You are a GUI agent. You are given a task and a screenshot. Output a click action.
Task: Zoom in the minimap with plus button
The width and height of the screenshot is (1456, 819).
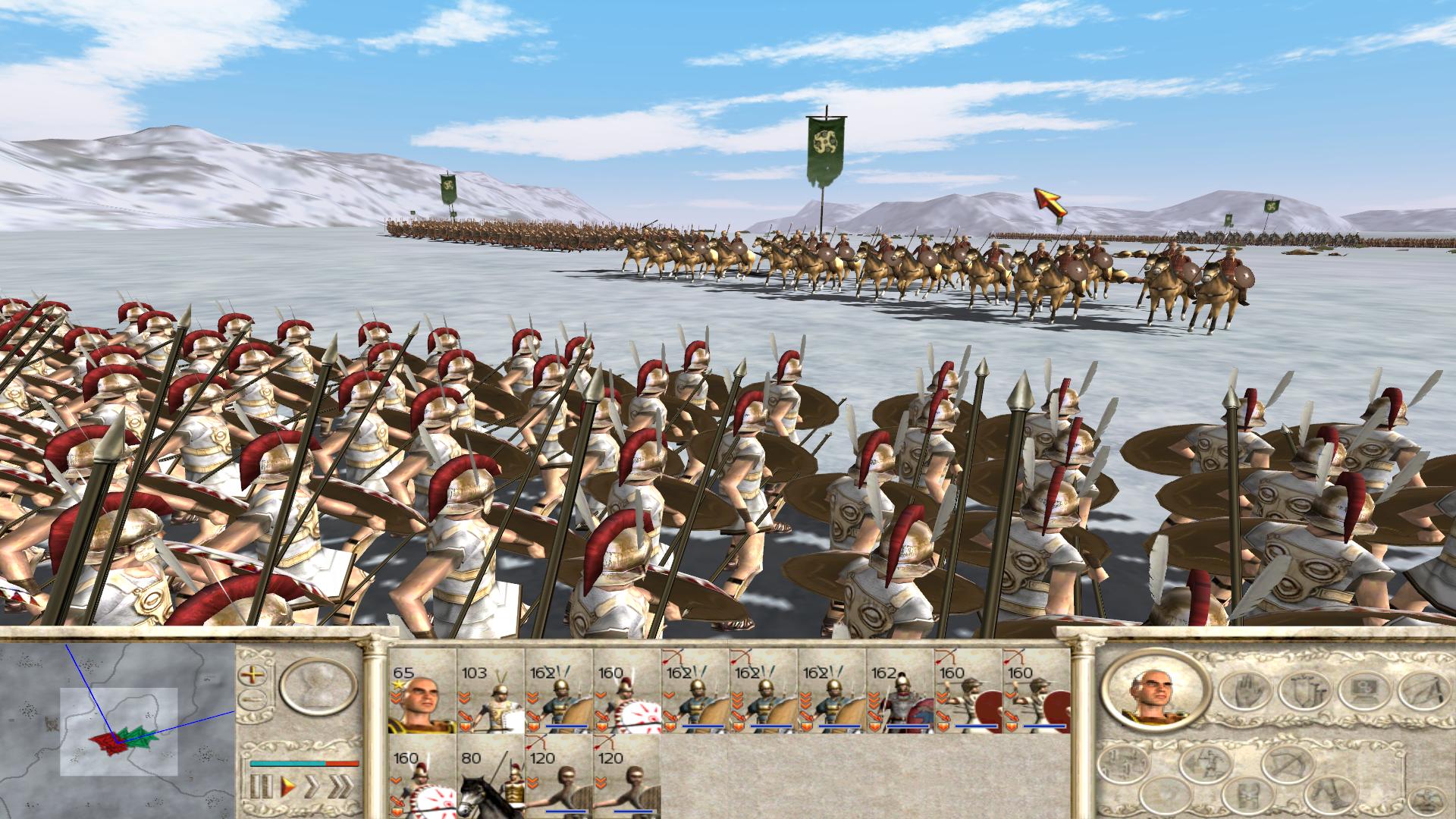tap(253, 674)
